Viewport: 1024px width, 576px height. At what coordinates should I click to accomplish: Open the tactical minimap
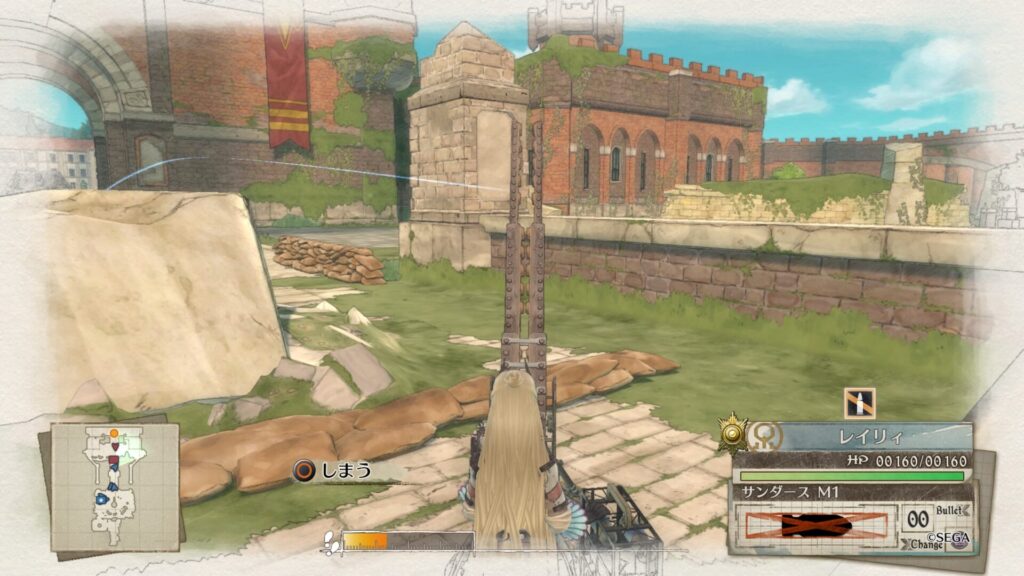(x=115, y=486)
